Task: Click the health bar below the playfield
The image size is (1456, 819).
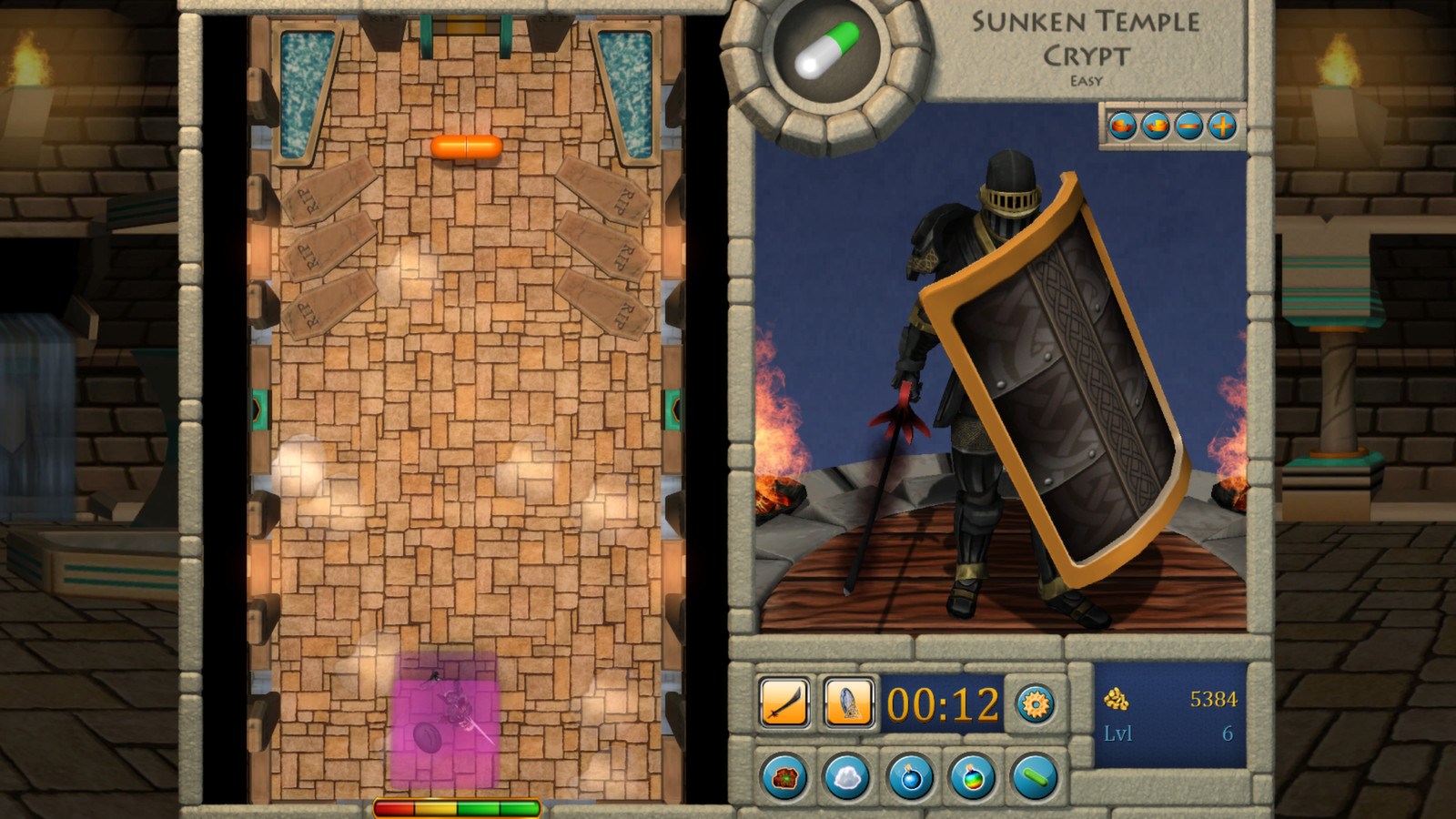Action: (455, 805)
